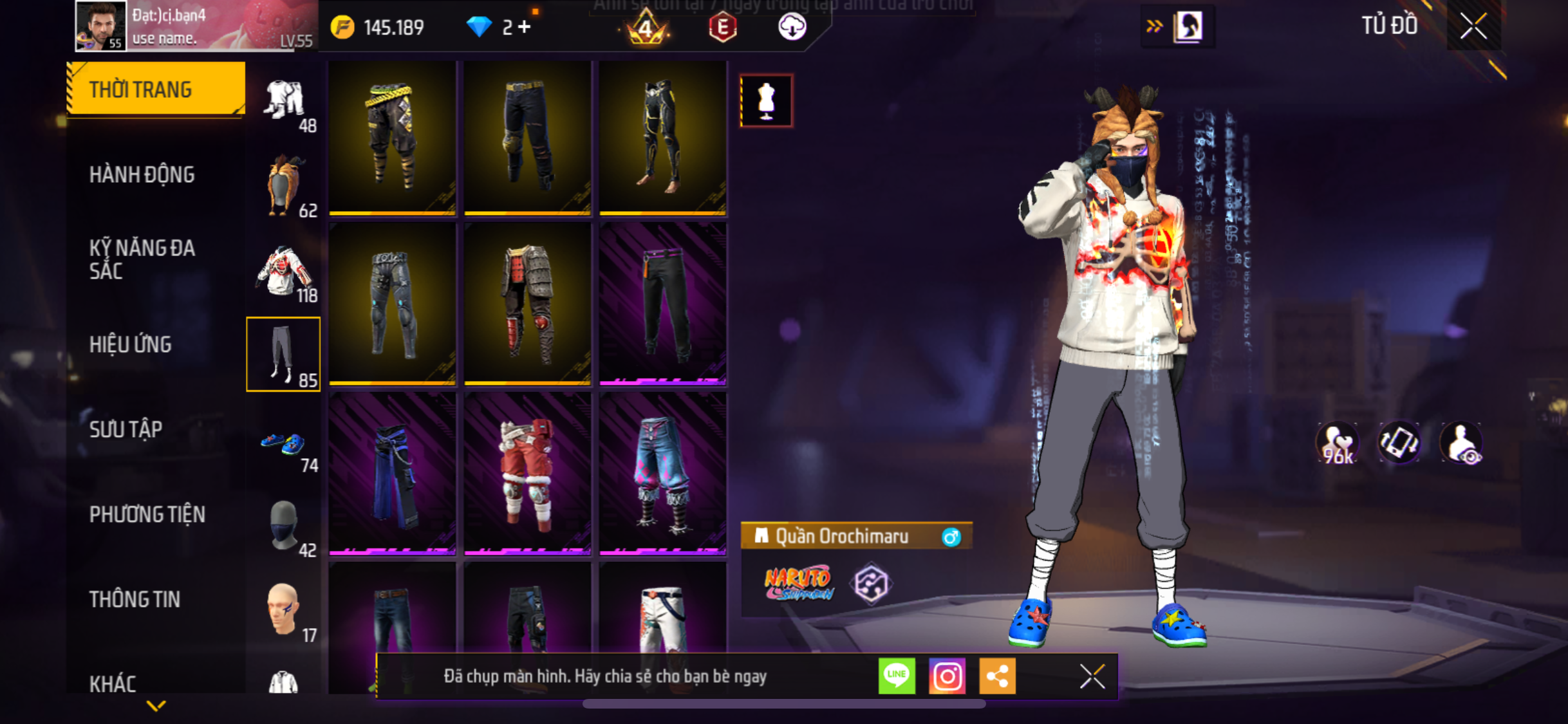Switch to the HÀNH ĐỘNG tab
Viewport: 1568px width, 724px height.
142,174
